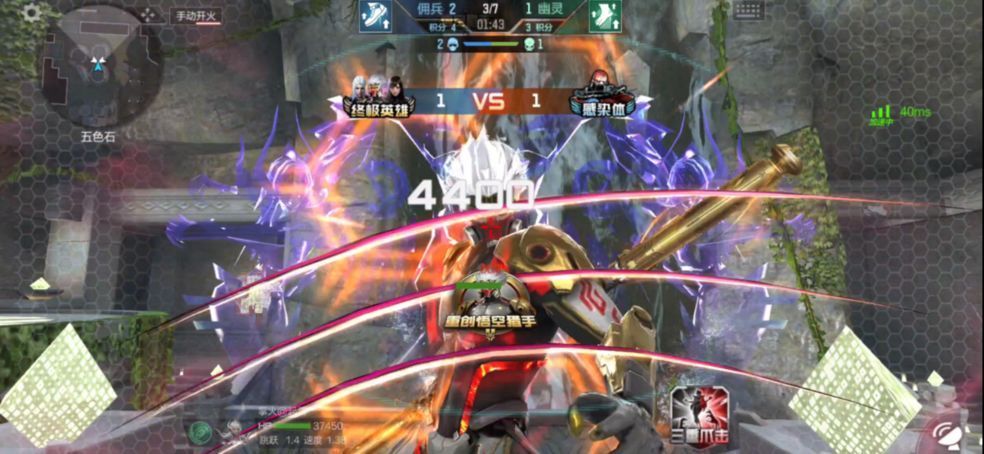The width and height of the screenshot is (984, 454).
Task: Tap the green ghost team boot icon
Action: coord(604,16)
